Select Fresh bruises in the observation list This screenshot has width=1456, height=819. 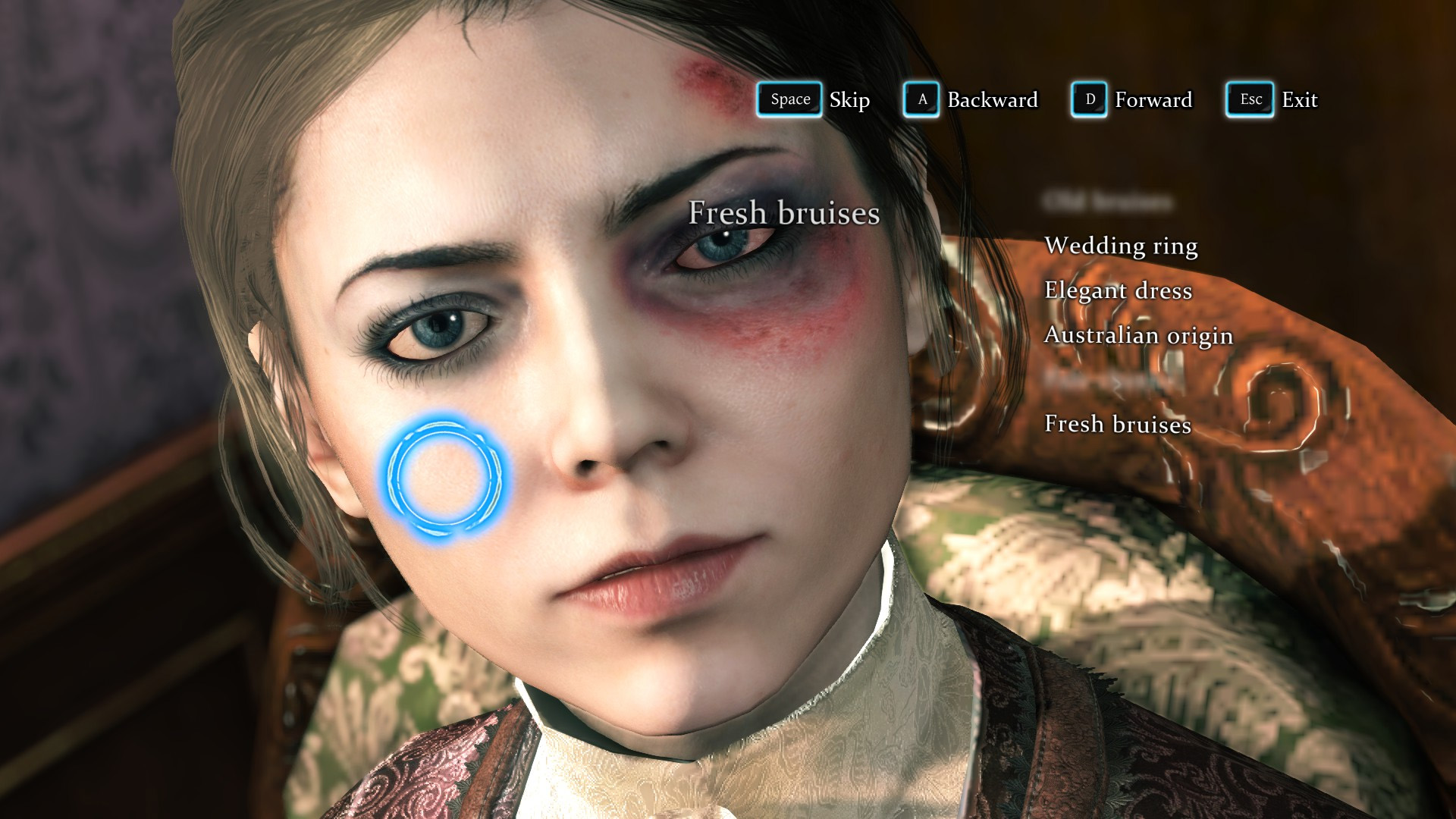1118,424
